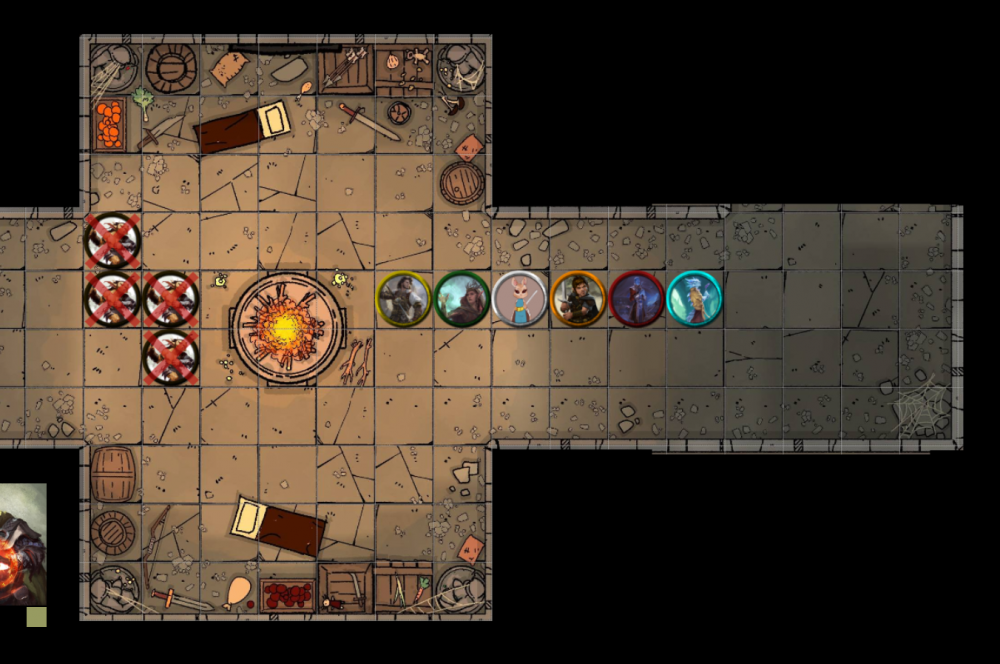
Task: Select the red-ringed blue-skinned character token
Action: point(636,298)
